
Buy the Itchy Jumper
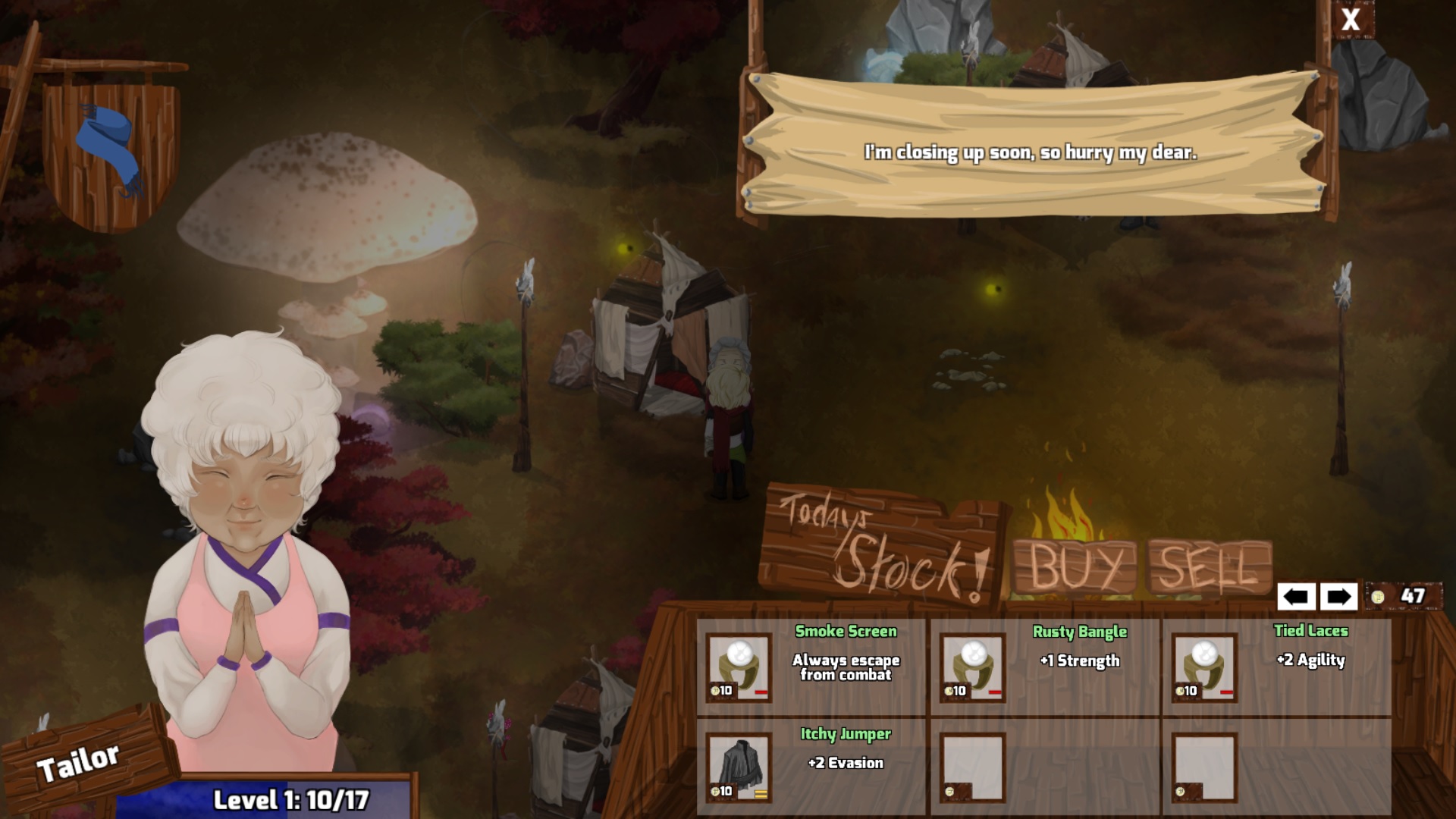point(739,767)
